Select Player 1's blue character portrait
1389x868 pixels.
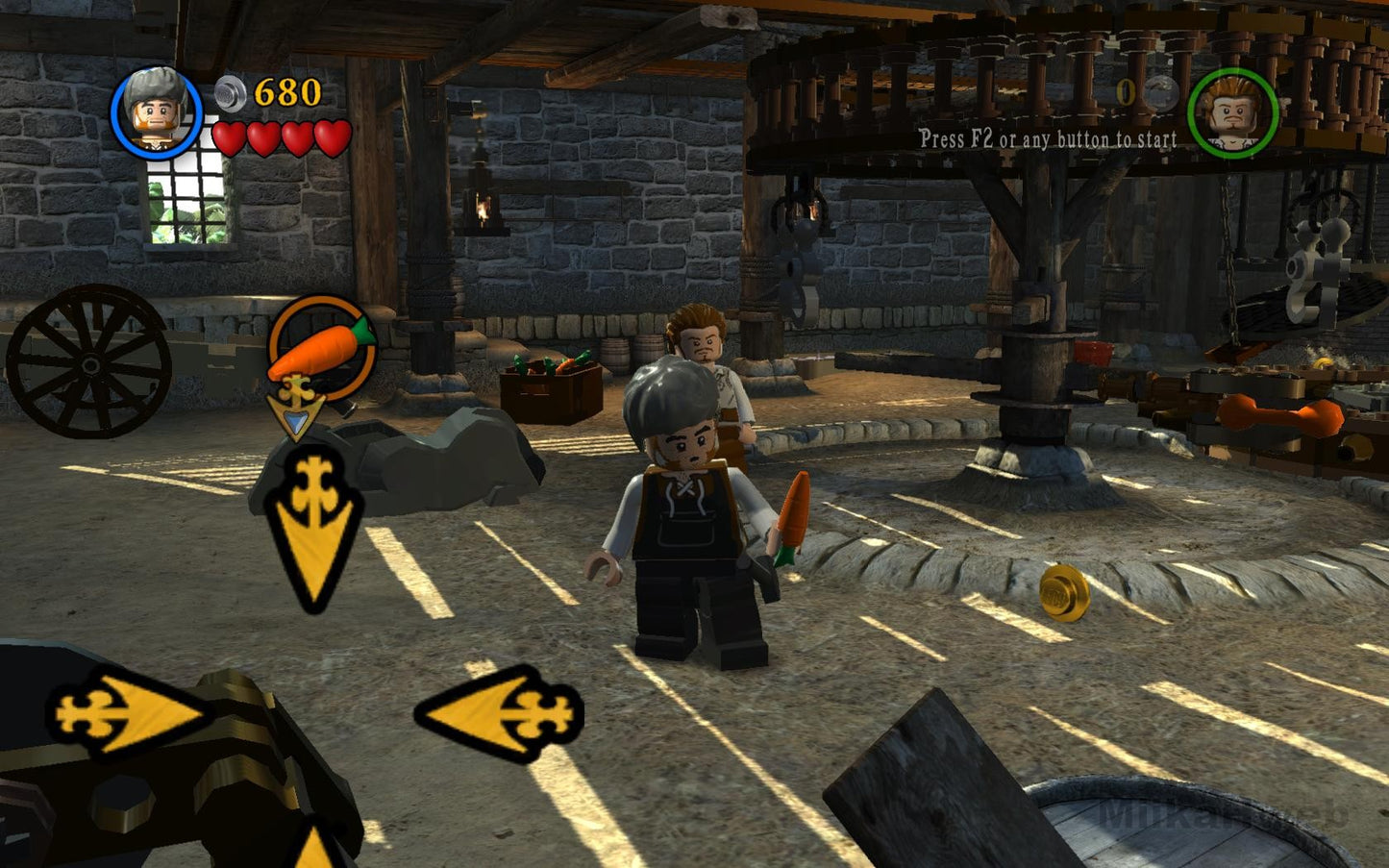click(x=159, y=112)
